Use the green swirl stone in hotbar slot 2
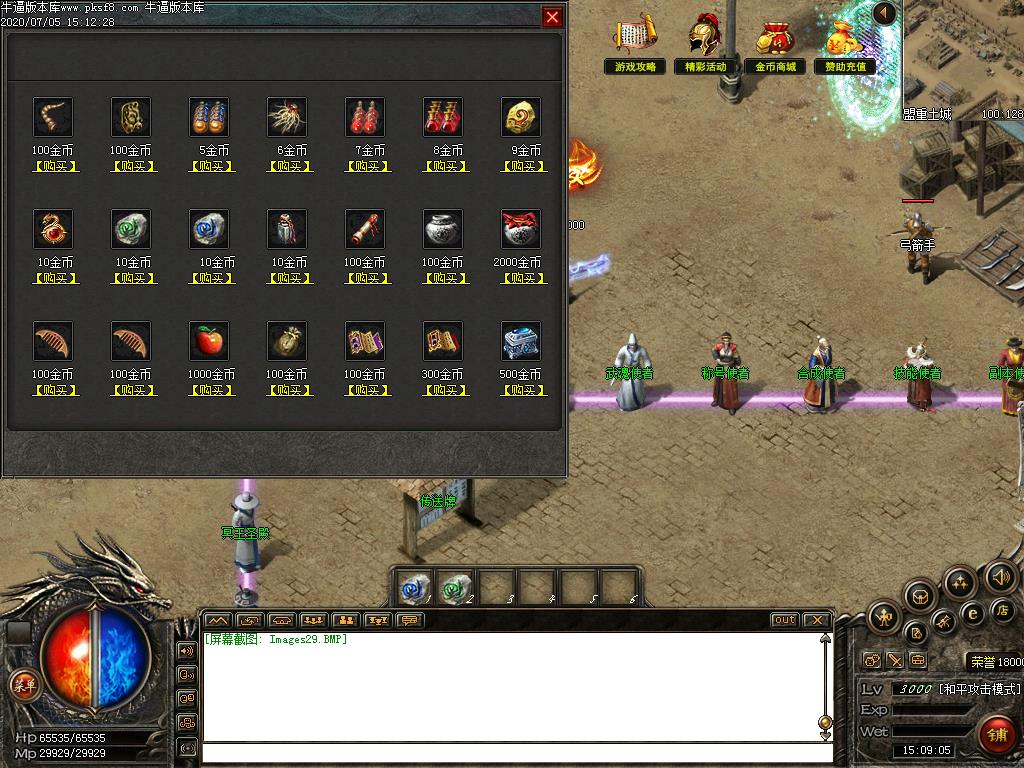 coord(454,587)
